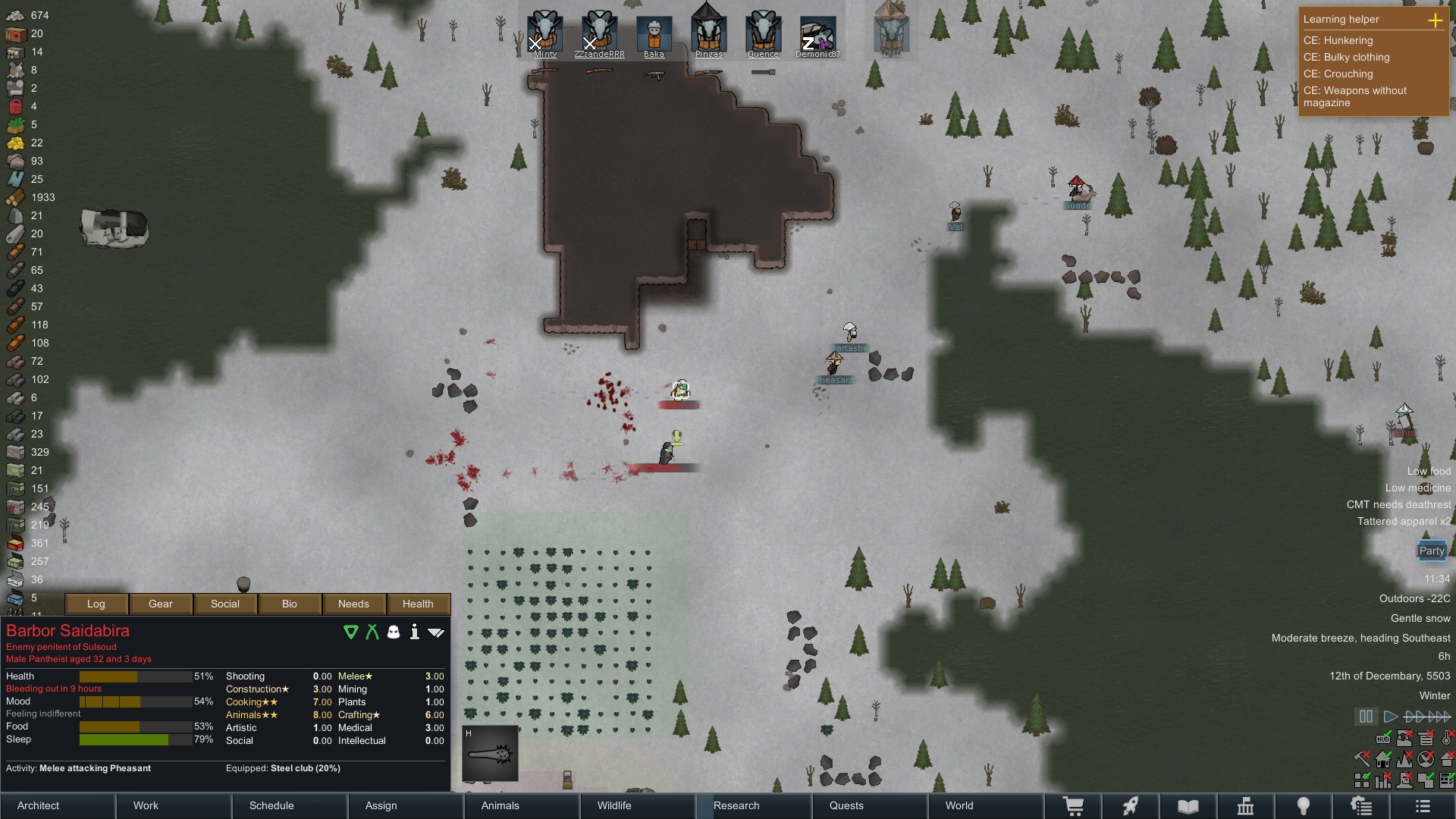This screenshot has width=1456, height=819.
Task: Switch to the Health tab
Action: point(419,604)
